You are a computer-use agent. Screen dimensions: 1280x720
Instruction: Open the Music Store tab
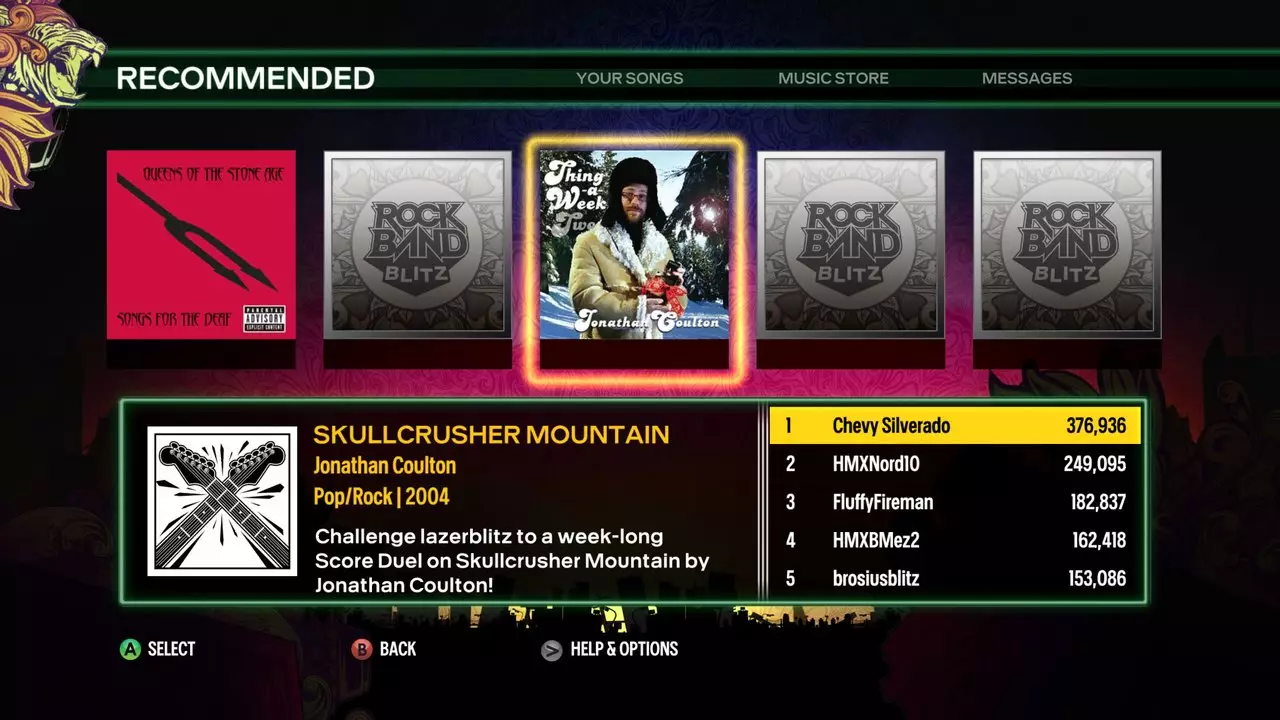coord(833,78)
